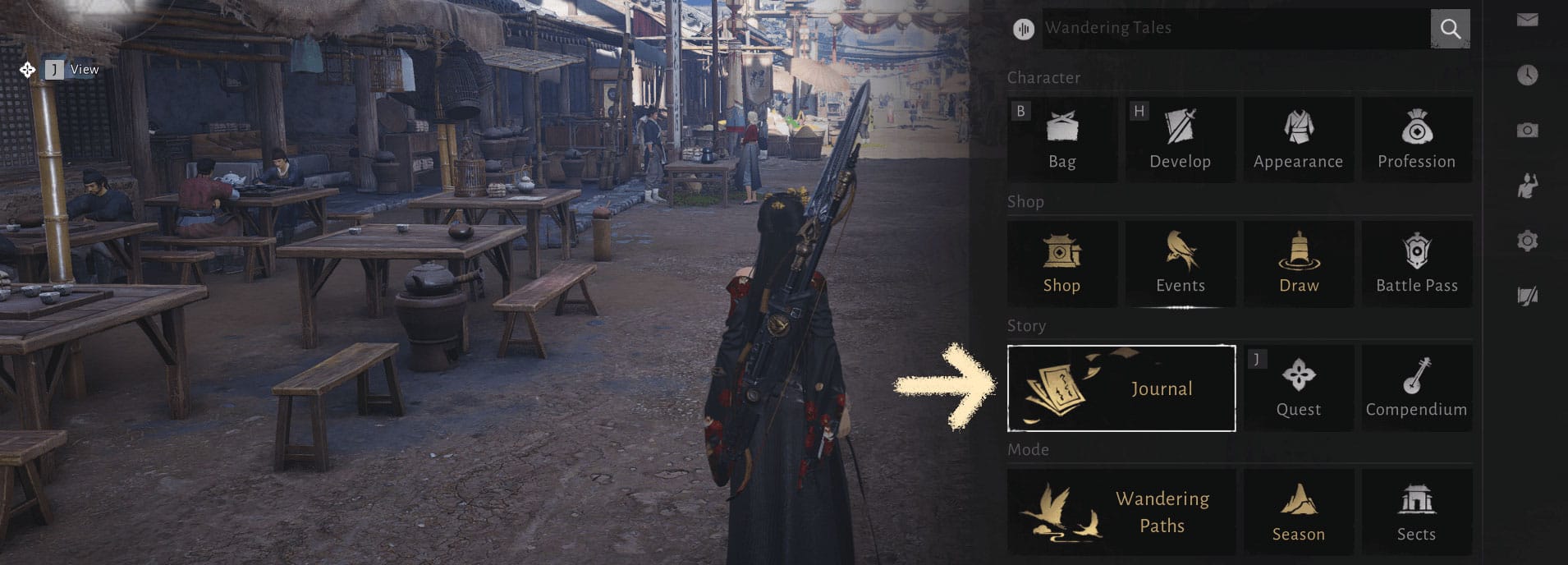The height and width of the screenshot is (565, 1568).
Task: Enter the Shop
Action: [x=1061, y=264]
